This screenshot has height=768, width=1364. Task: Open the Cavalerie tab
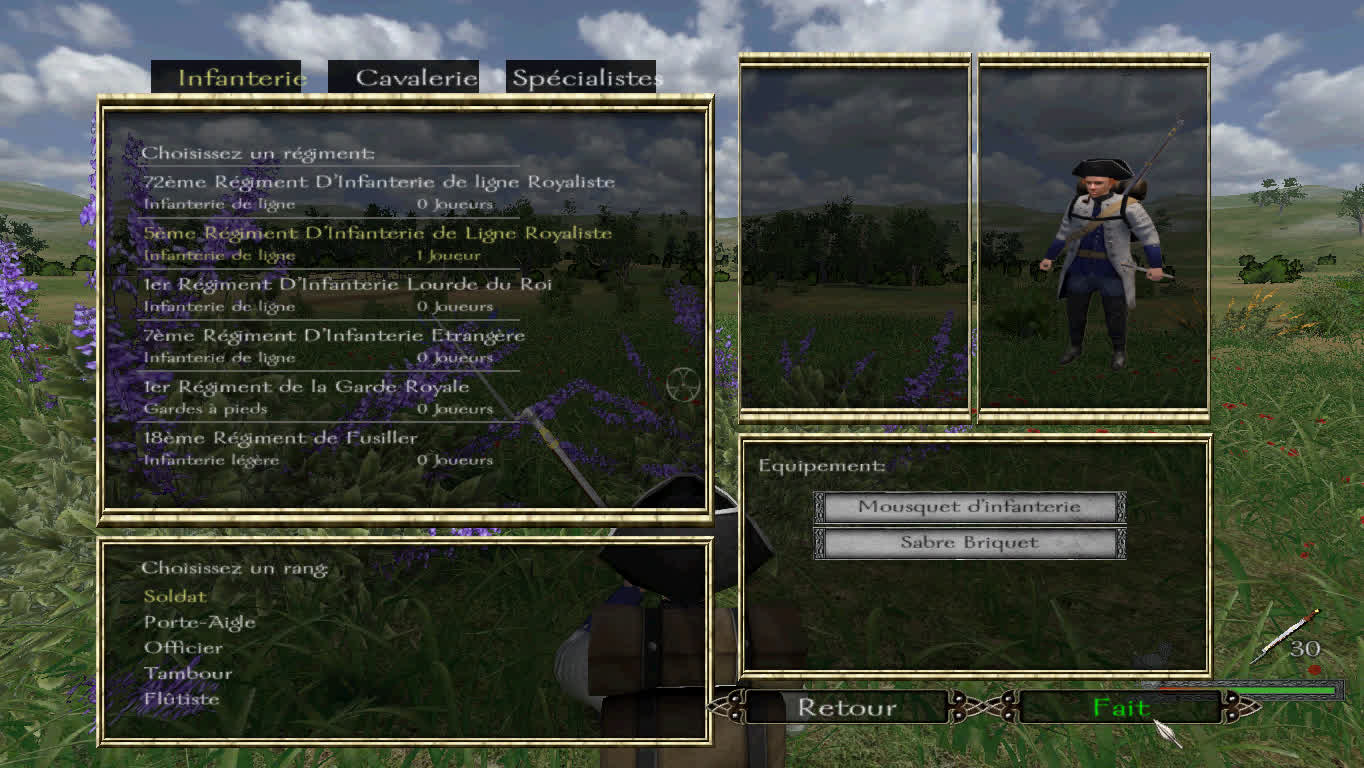tap(416, 78)
